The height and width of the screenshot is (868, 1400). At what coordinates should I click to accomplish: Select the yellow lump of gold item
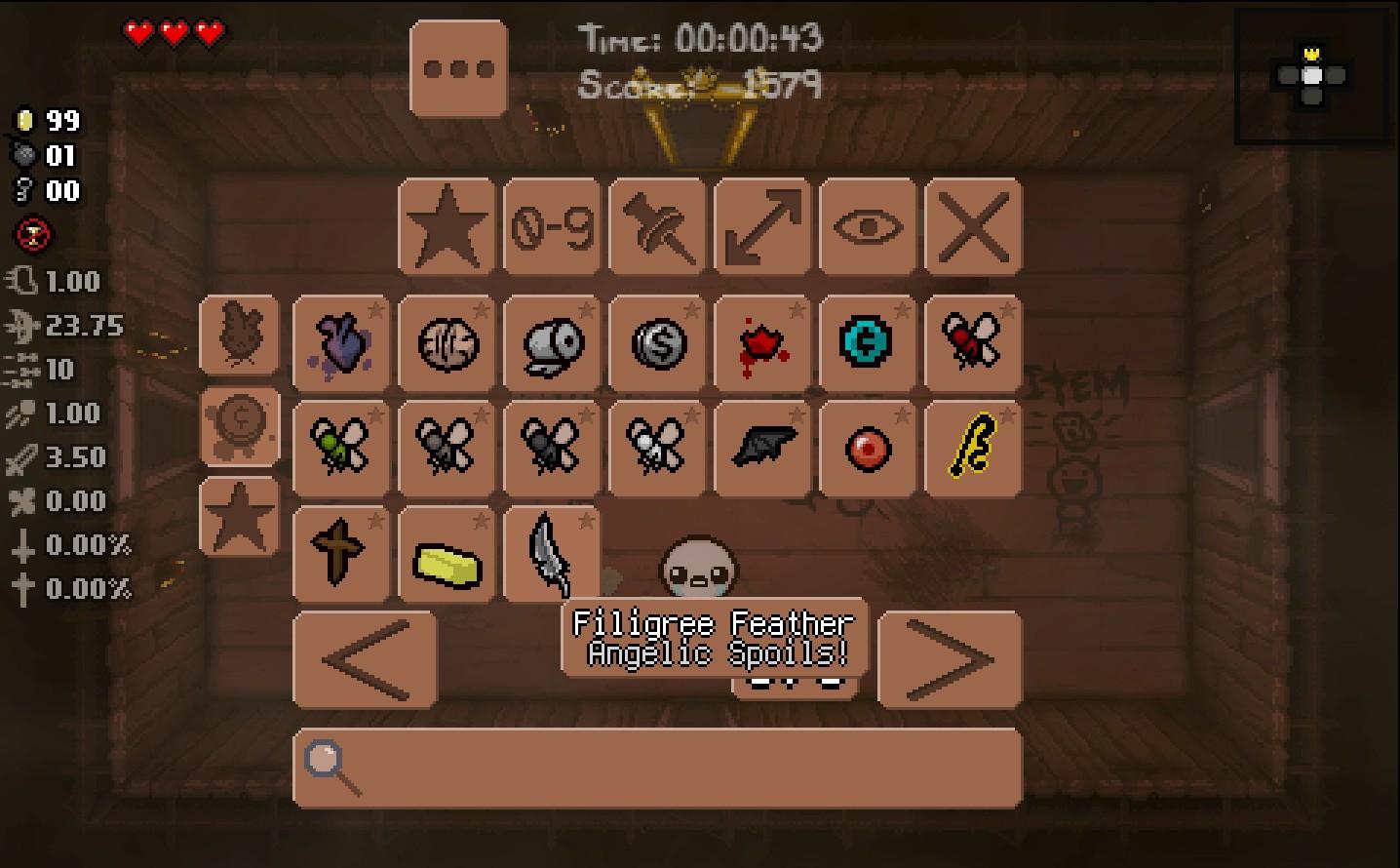[446, 554]
